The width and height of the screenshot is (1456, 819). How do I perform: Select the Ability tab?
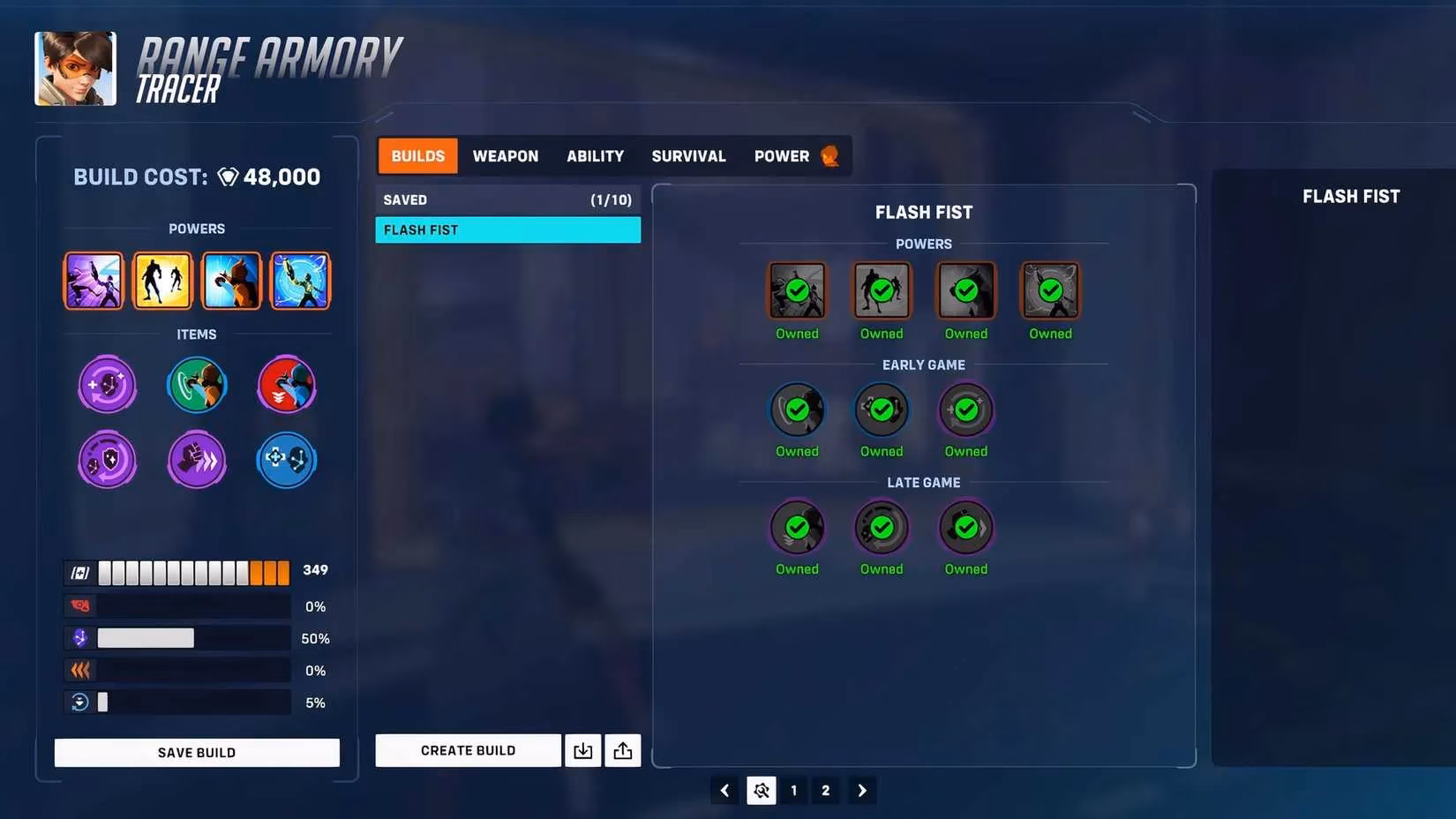595,156
